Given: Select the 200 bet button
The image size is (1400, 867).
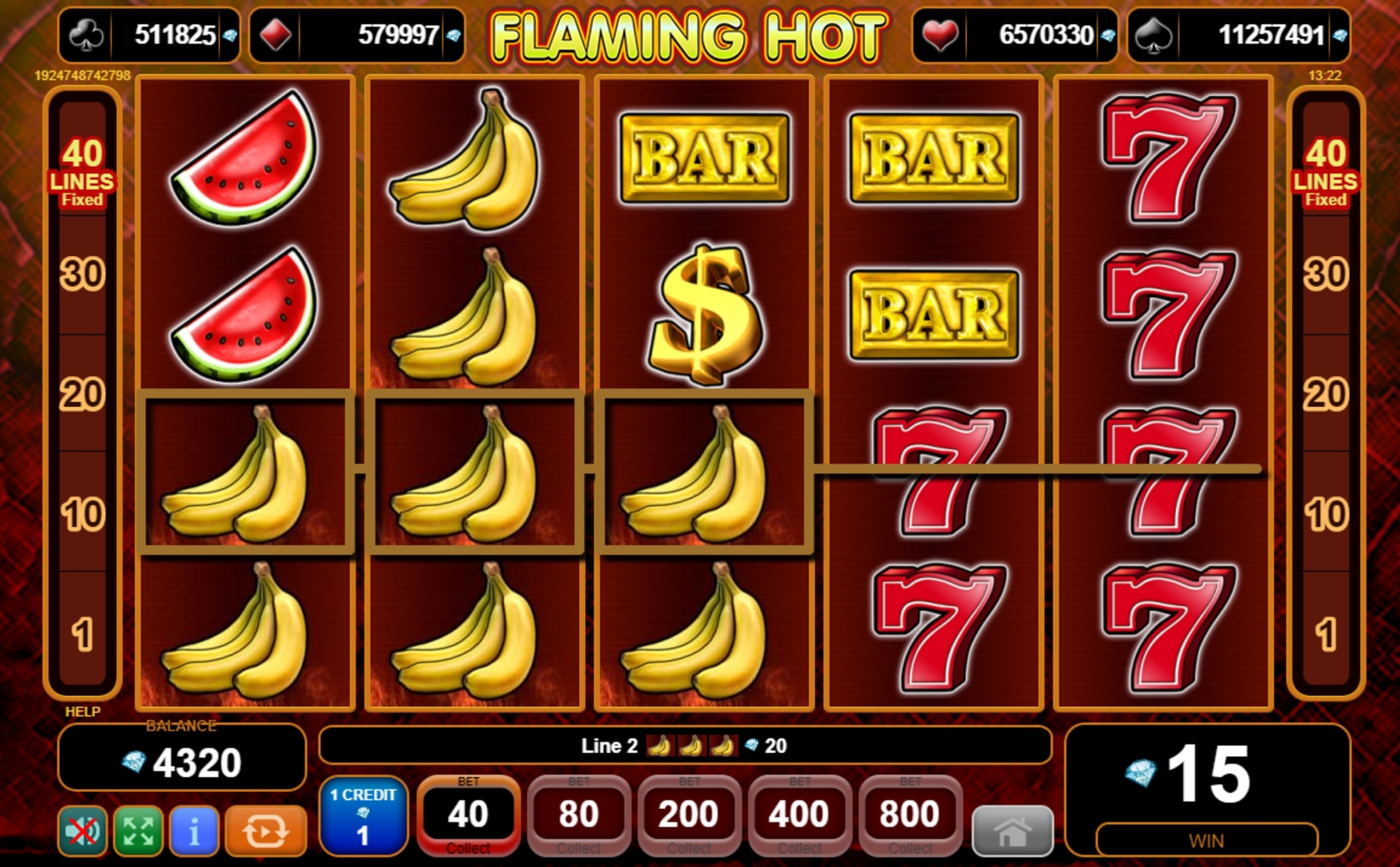Looking at the screenshot, I should pos(689,815).
